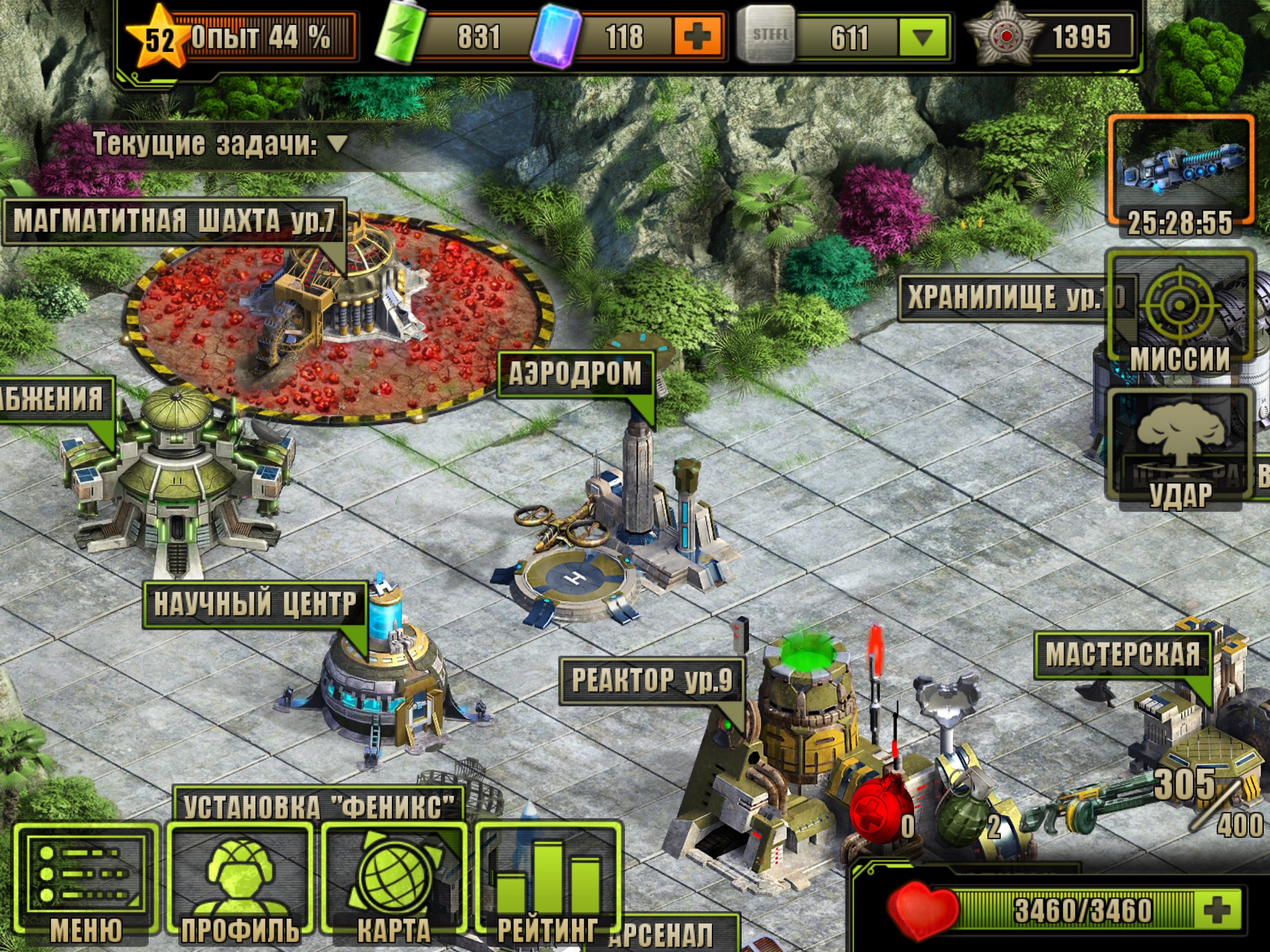
Task: Restore health with the green plus button
Action: (x=1216, y=910)
